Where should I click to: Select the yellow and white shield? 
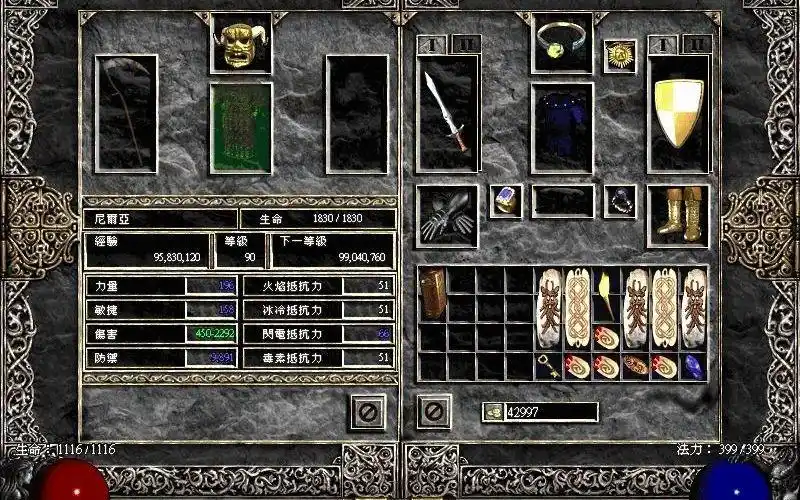coord(678,113)
